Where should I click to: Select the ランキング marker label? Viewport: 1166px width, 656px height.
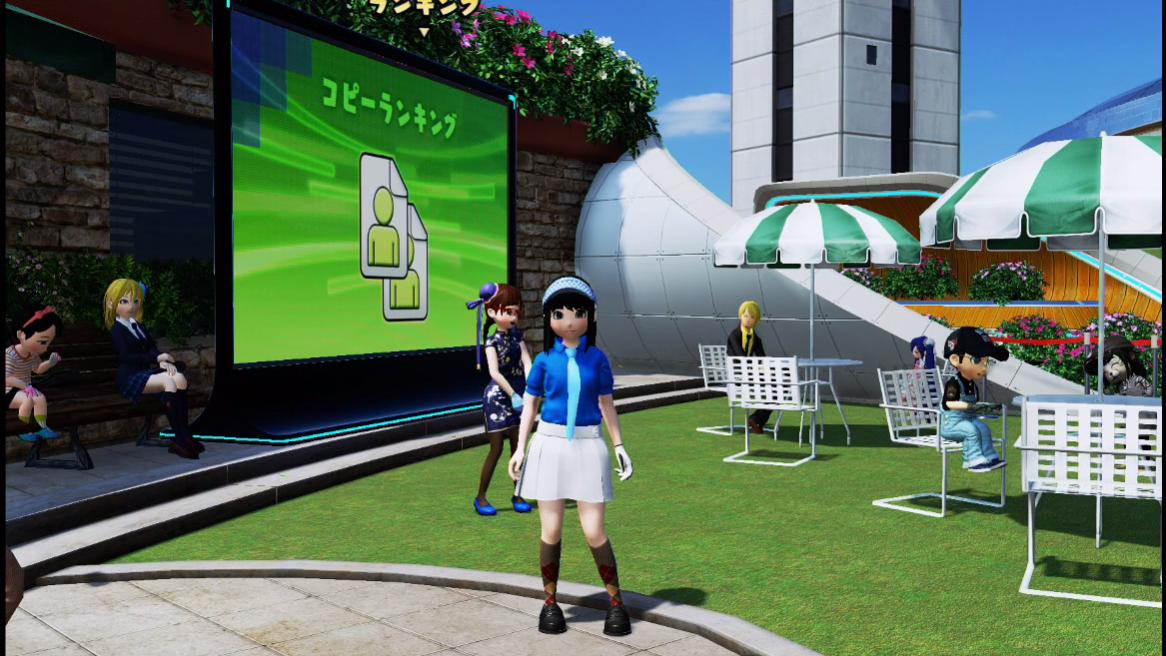point(424,8)
